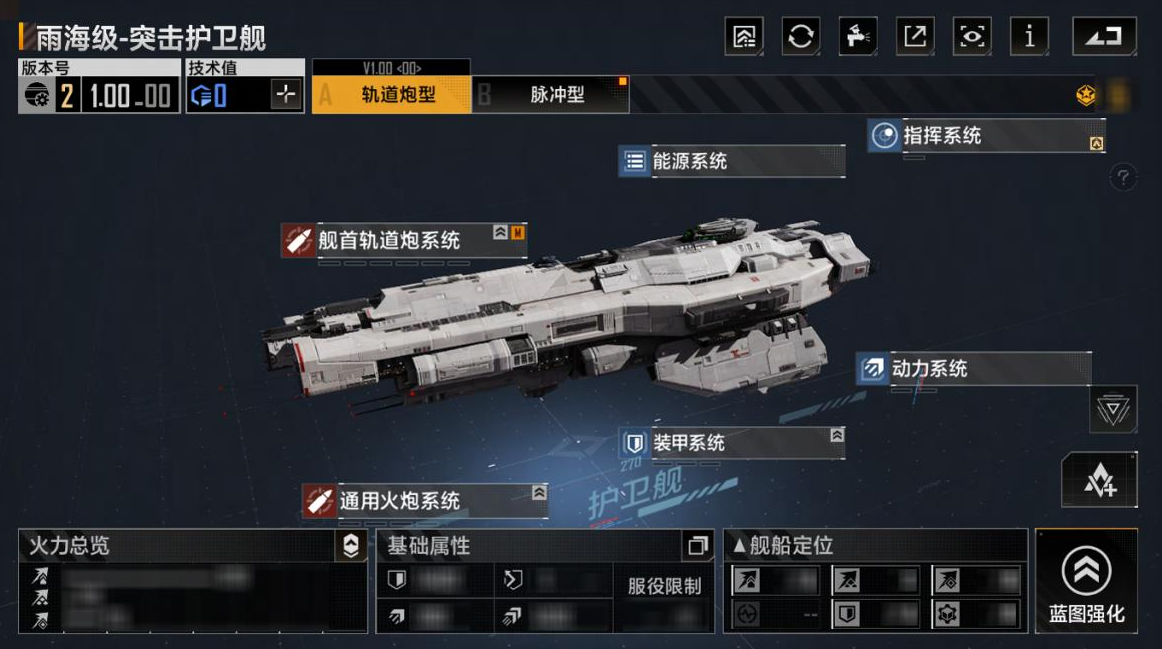The width and height of the screenshot is (1162, 649).
Task: Click the refresh arrows icon
Action: point(800,37)
